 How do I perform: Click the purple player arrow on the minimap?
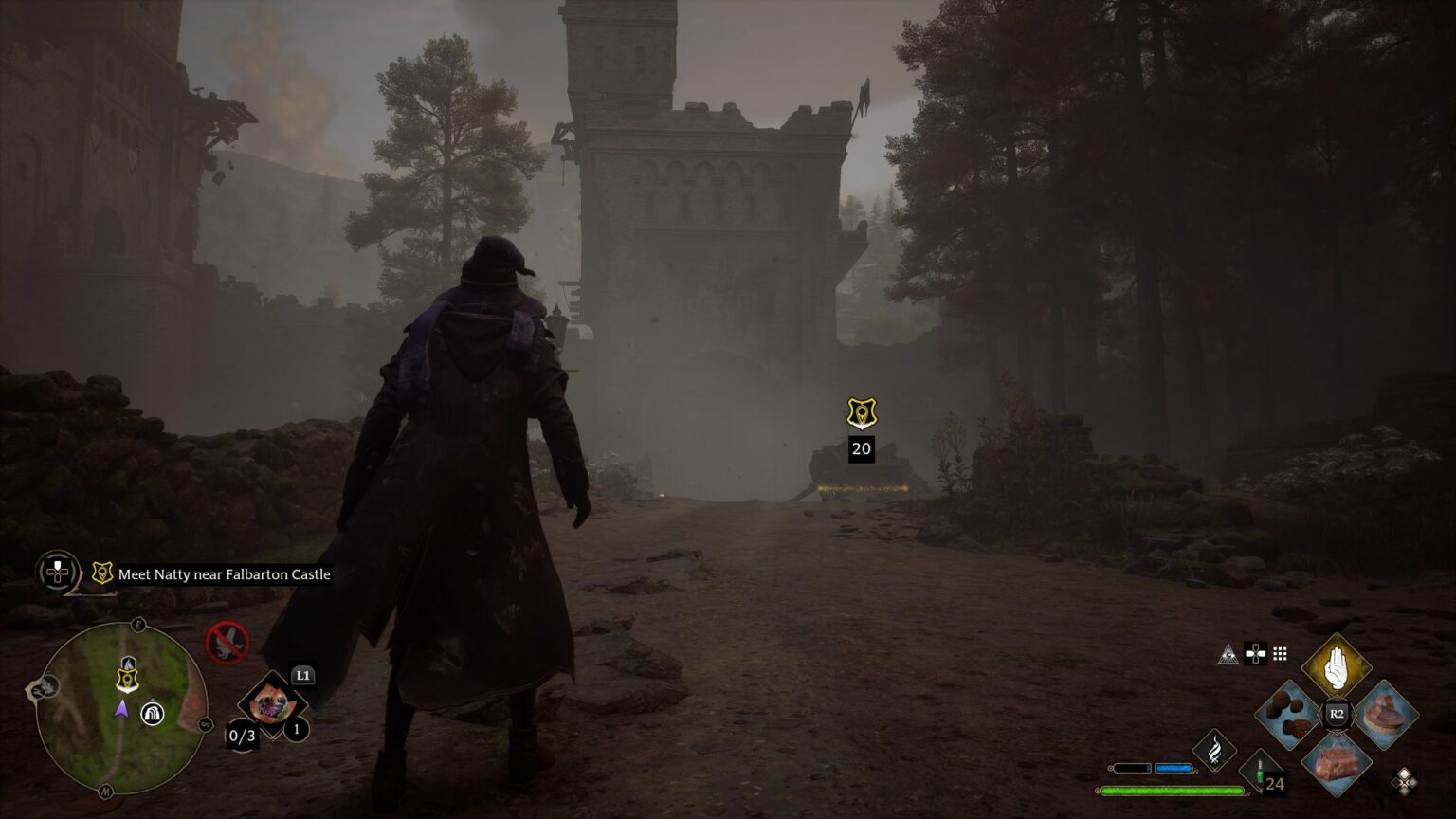click(121, 710)
